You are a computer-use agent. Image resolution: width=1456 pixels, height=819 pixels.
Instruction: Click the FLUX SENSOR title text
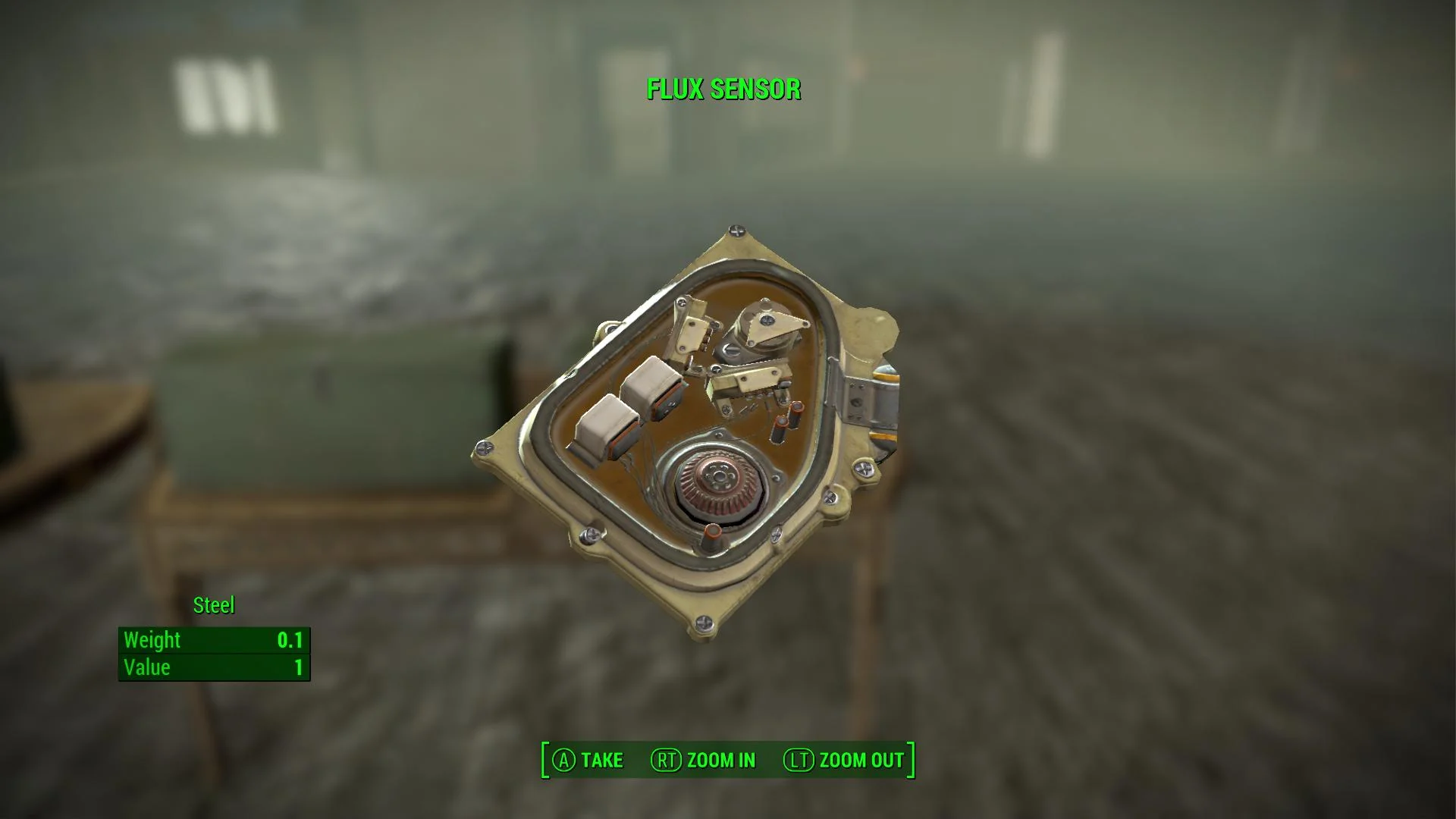pyautogui.click(x=723, y=89)
